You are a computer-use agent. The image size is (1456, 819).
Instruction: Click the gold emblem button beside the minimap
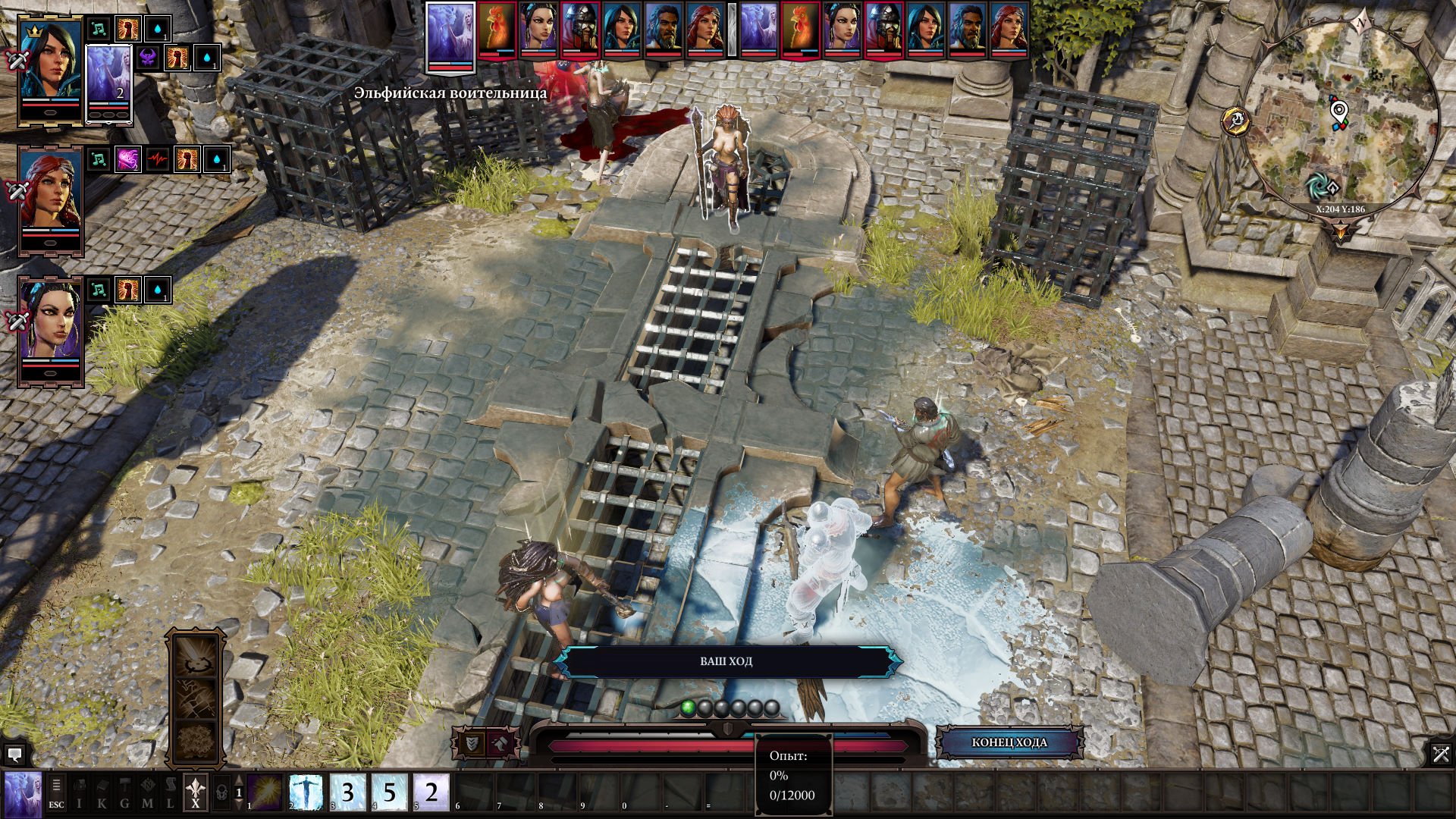click(x=1236, y=121)
